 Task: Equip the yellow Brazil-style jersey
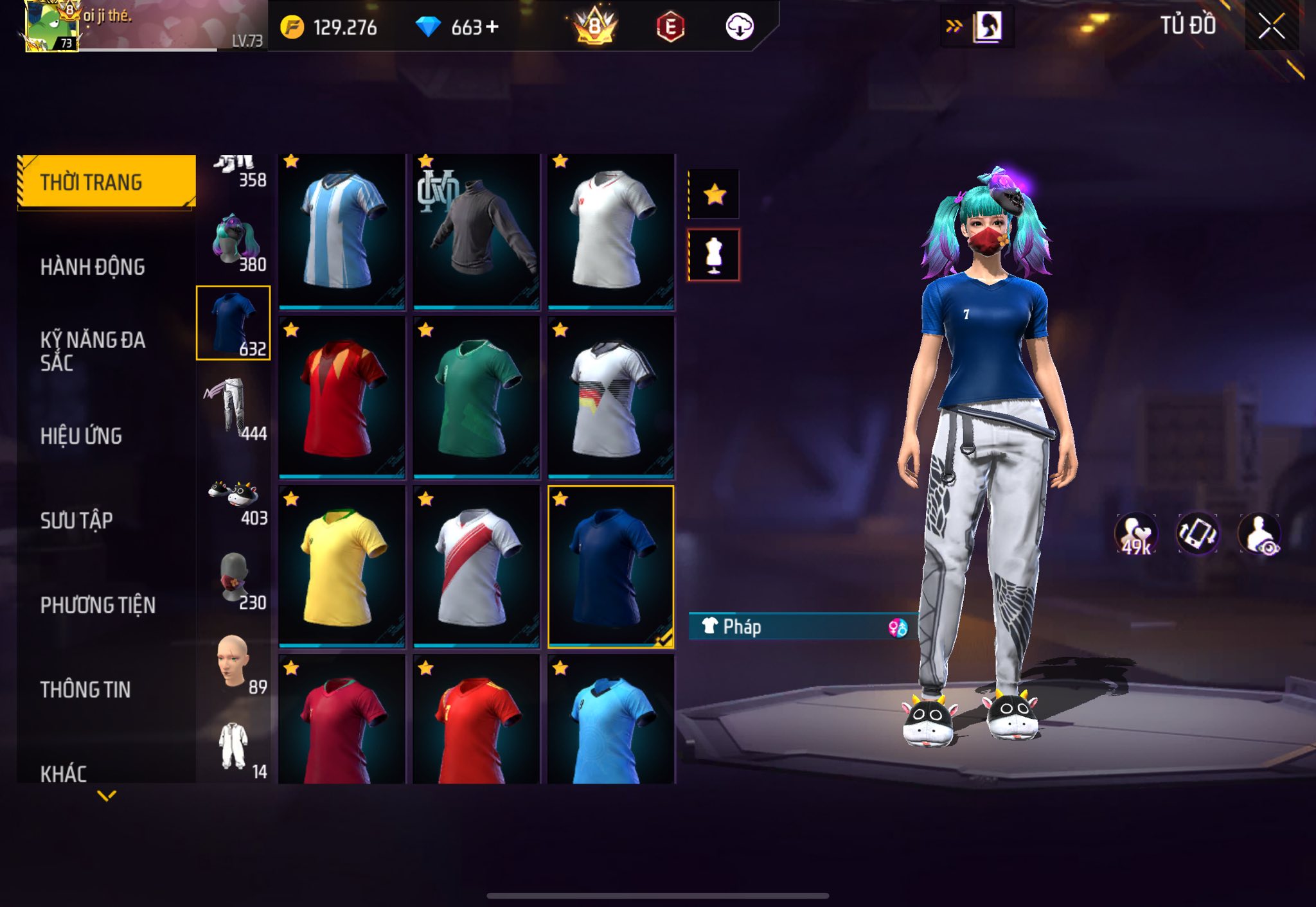coord(341,567)
